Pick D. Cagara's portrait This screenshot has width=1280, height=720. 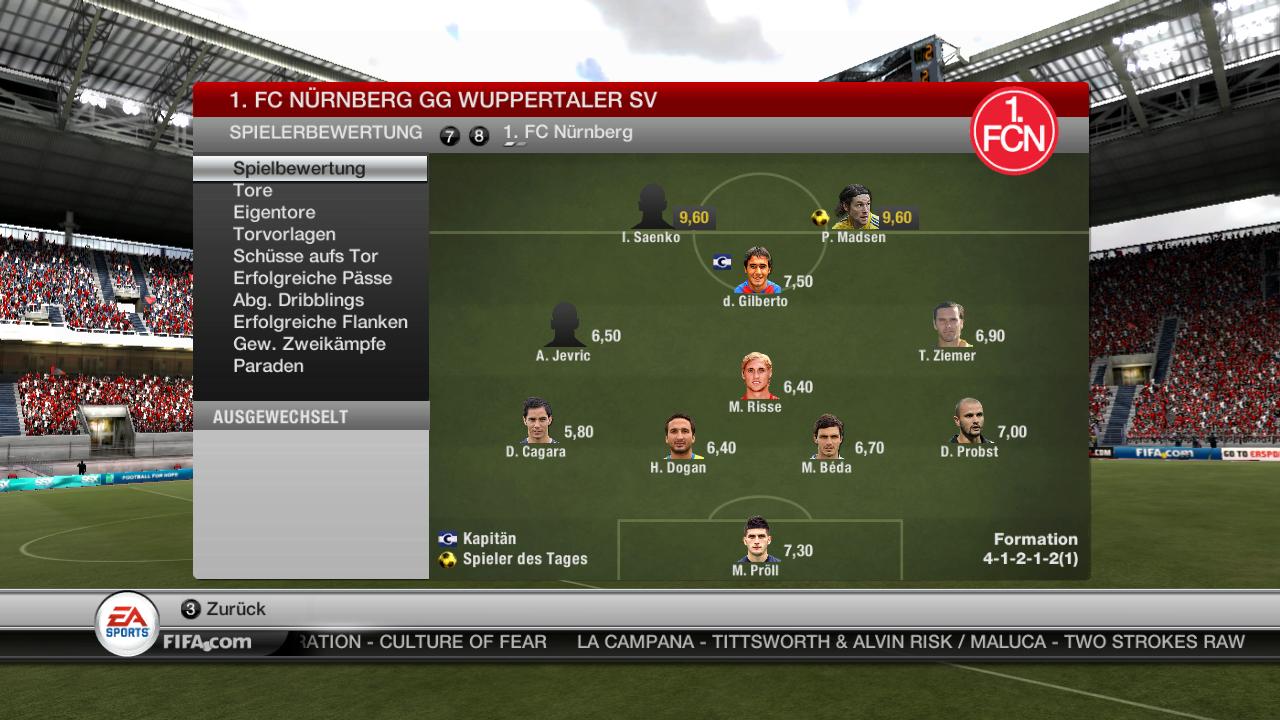(537, 421)
